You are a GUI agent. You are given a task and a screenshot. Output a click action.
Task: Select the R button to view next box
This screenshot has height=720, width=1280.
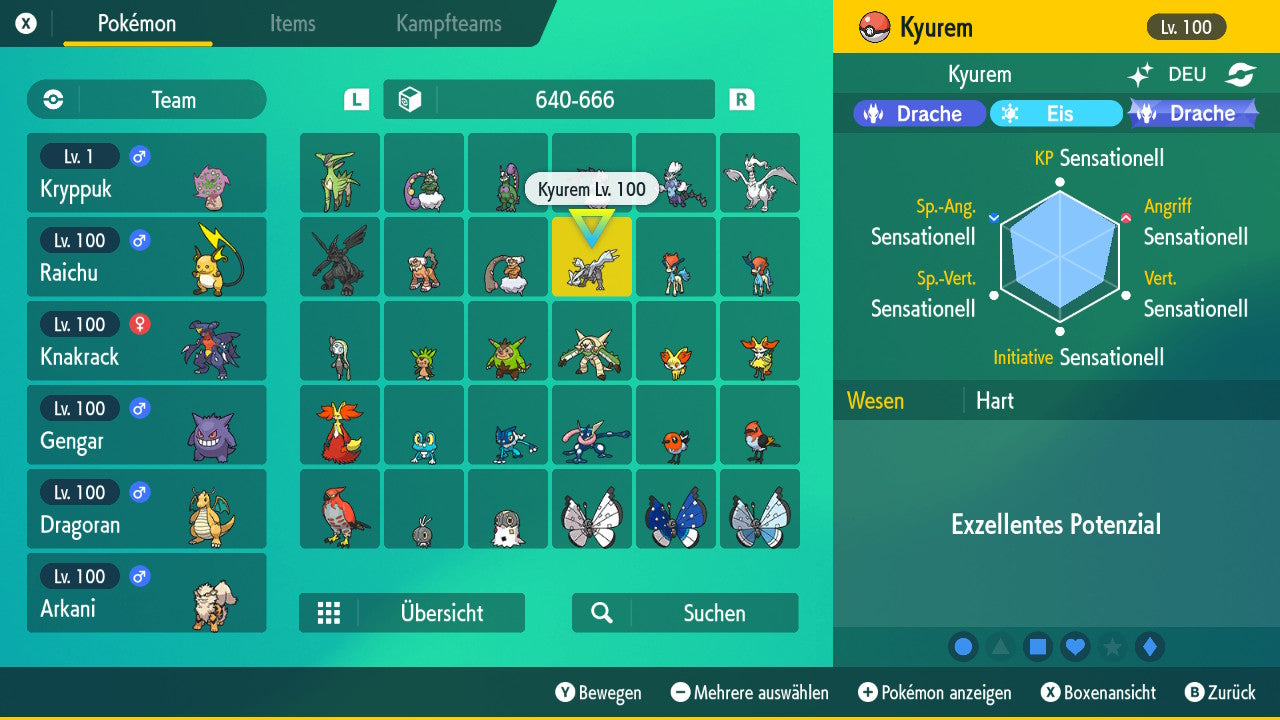click(x=740, y=99)
